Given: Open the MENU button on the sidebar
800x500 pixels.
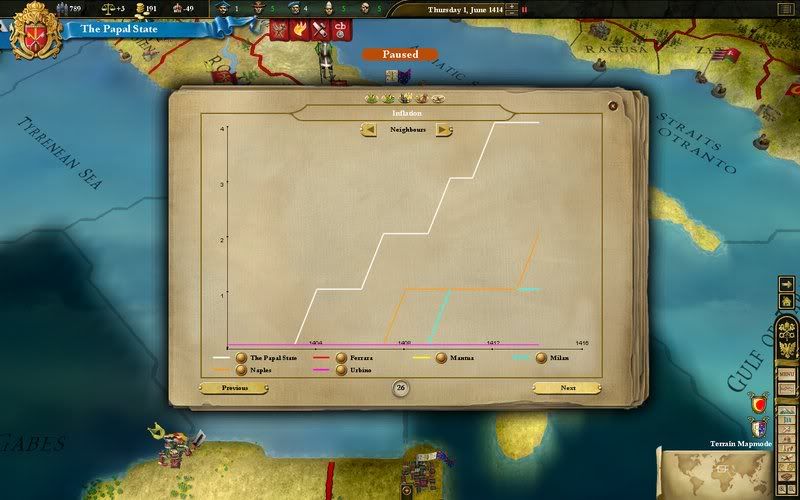Looking at the screenshot, I should coord(787,373).
